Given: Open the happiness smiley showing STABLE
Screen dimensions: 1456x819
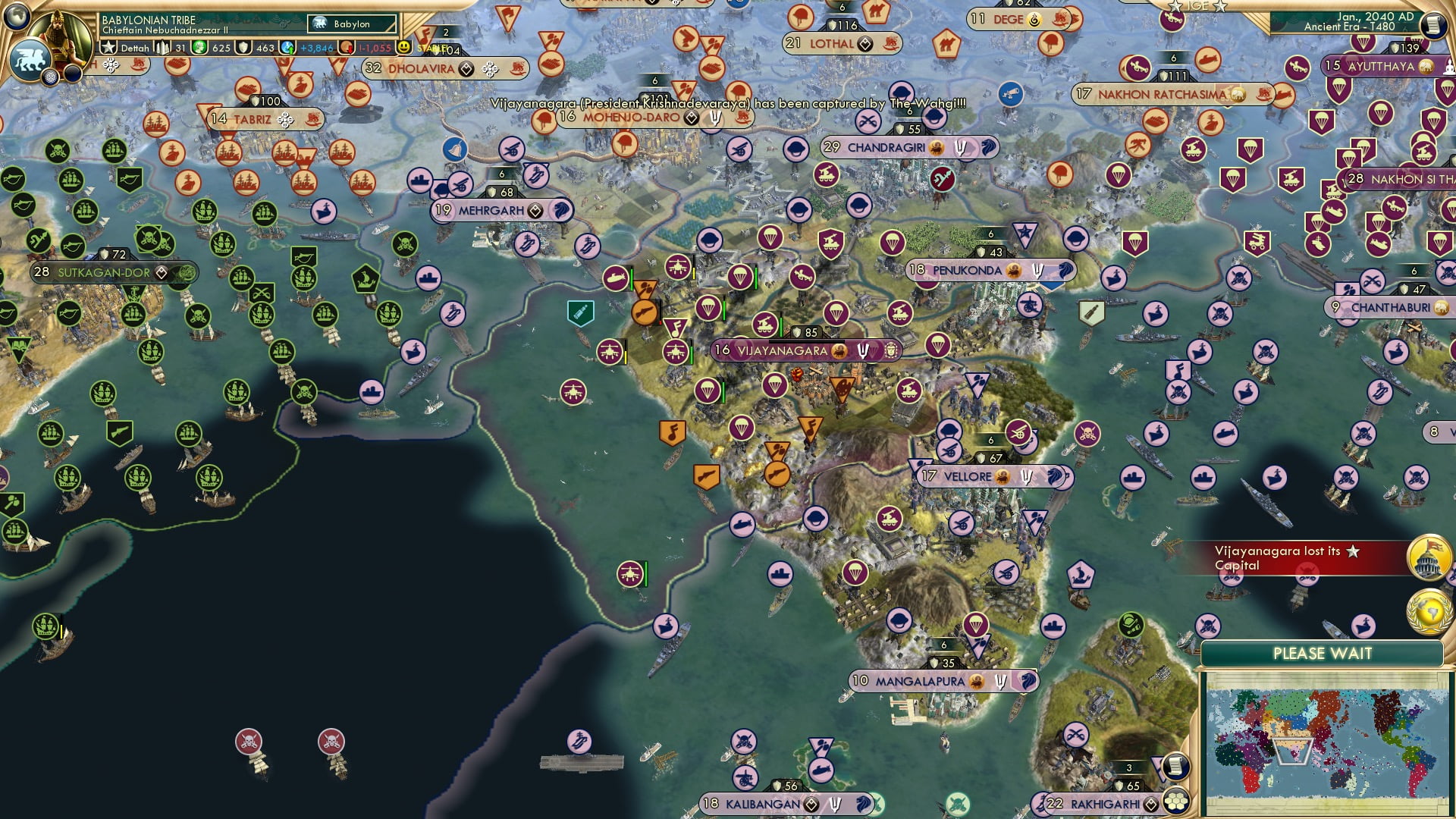Looking at the screenshot, I should click(404, 49).
